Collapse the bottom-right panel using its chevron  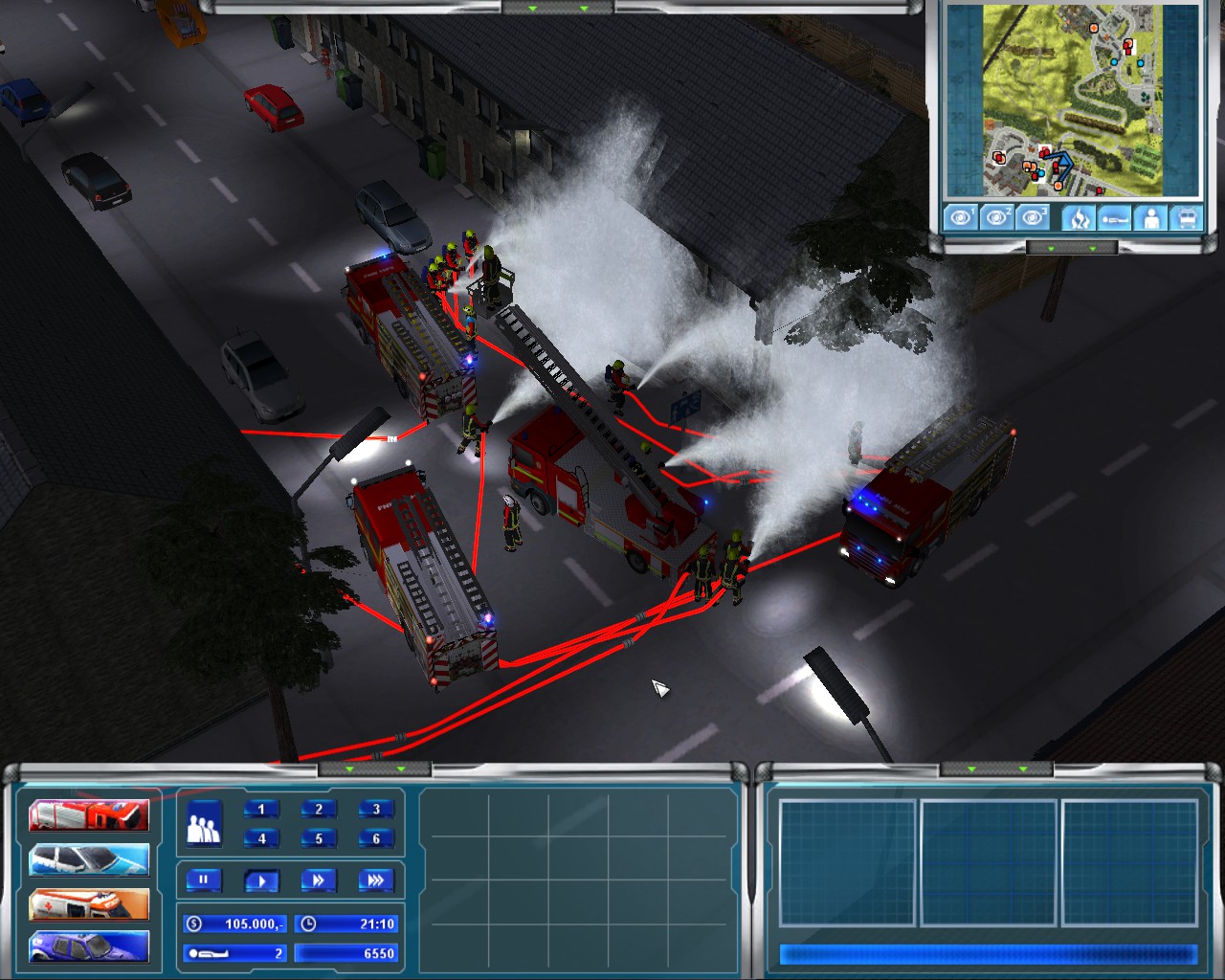click(970, 768)
